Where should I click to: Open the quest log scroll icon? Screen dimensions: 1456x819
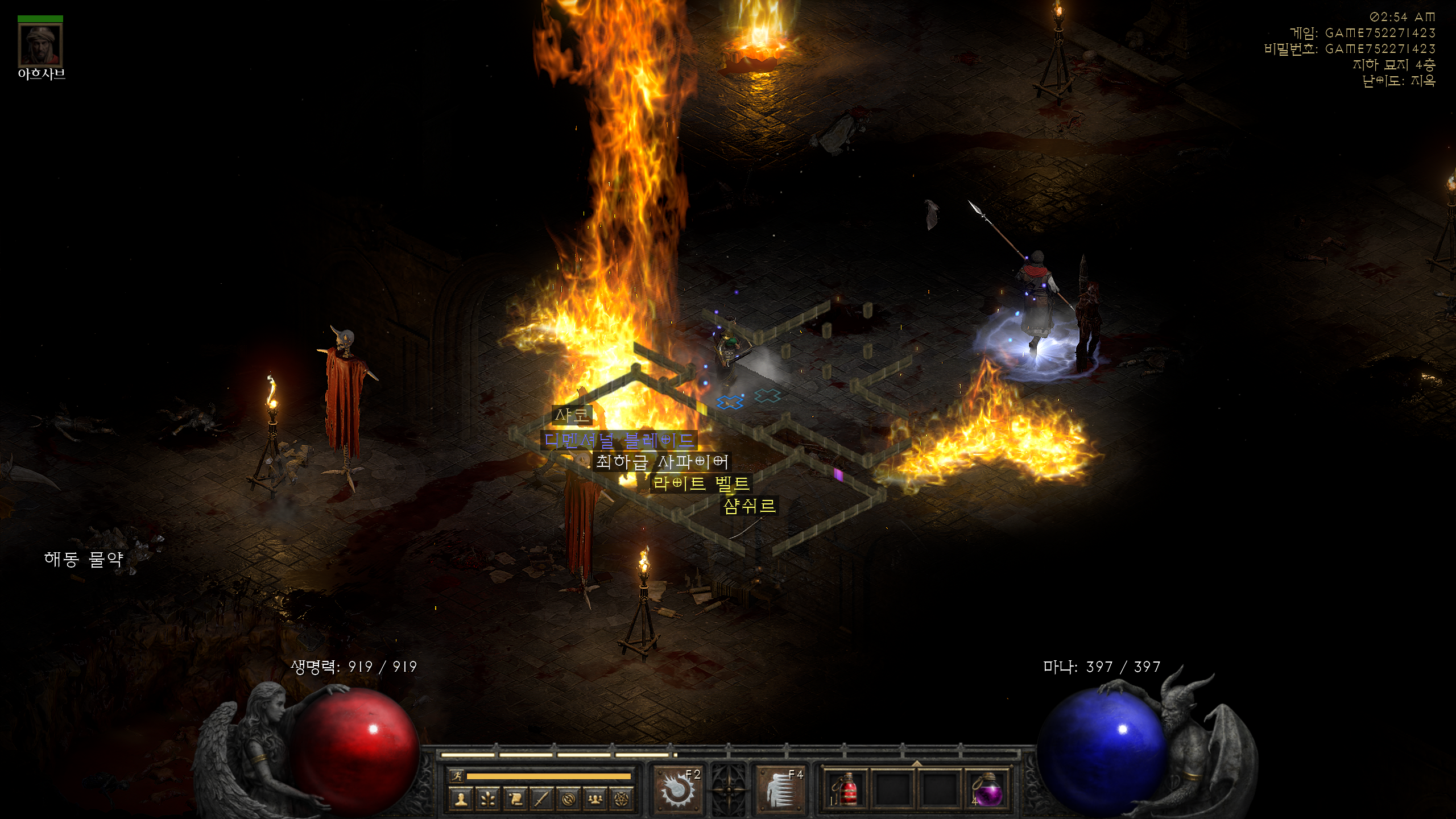pos(515,799)
